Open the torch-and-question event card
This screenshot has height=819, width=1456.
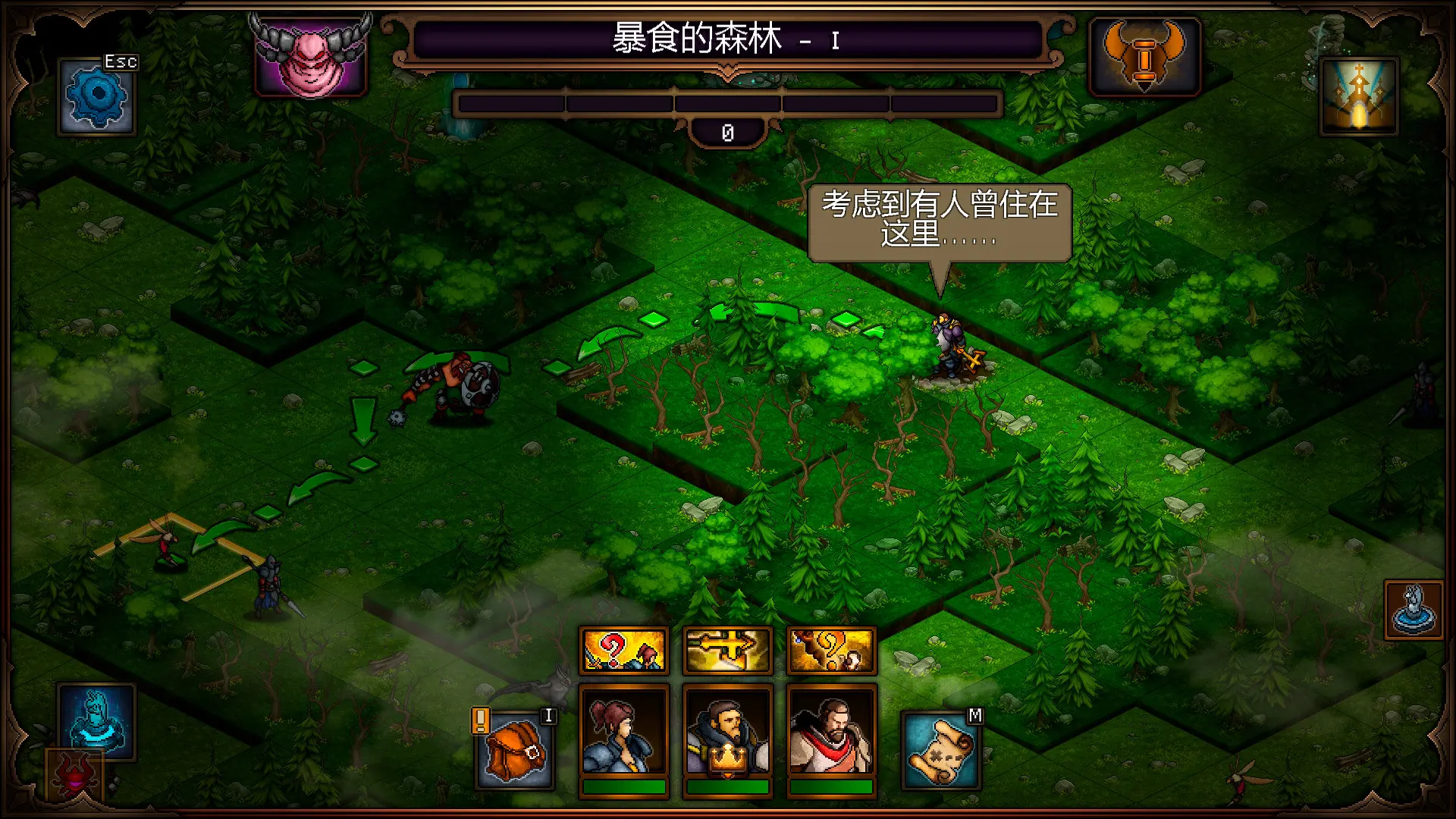(832, 649)
